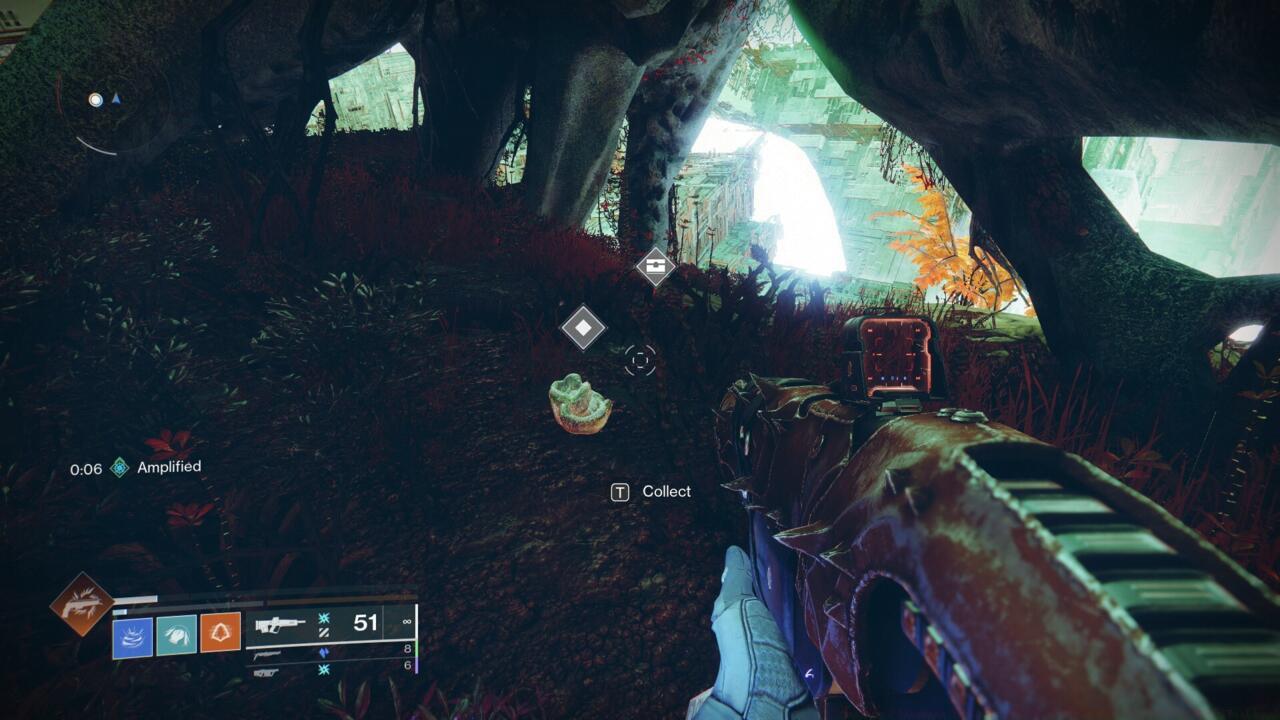This screenshot has height=720, width=1280.
Task: Click the sidearm weapon icon in the HUD
Action: (x=265, y=653)
